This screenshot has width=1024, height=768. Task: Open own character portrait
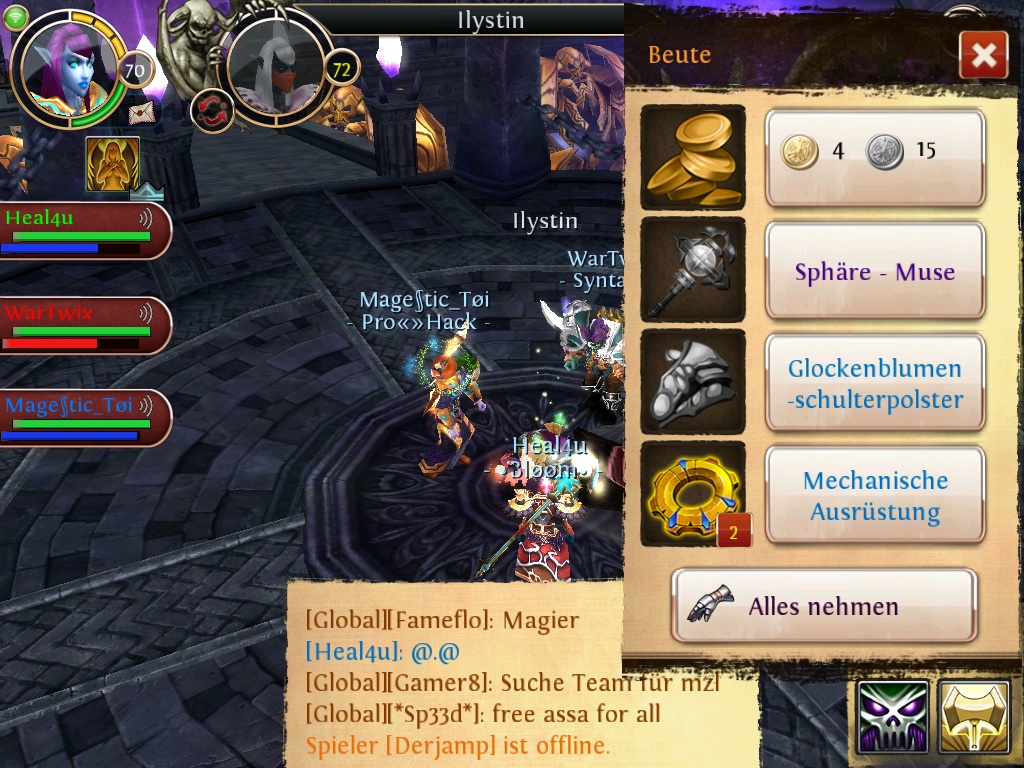[x=68, y=68]
